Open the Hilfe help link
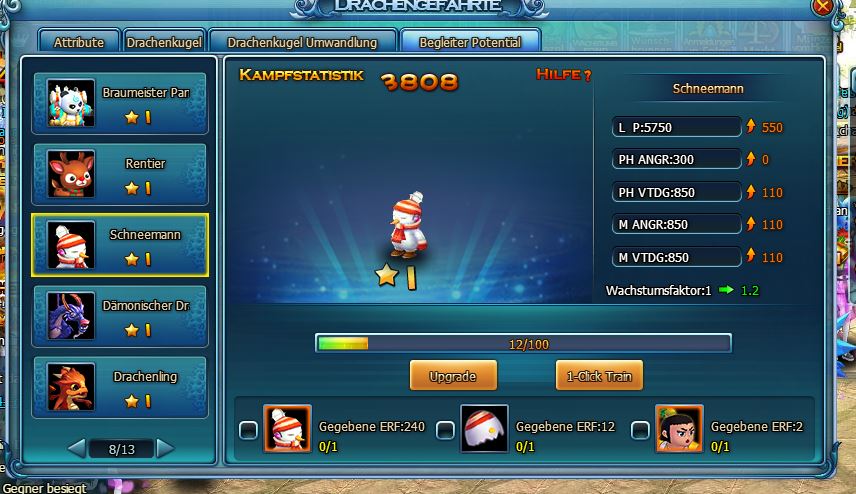 tap(564, 75)
